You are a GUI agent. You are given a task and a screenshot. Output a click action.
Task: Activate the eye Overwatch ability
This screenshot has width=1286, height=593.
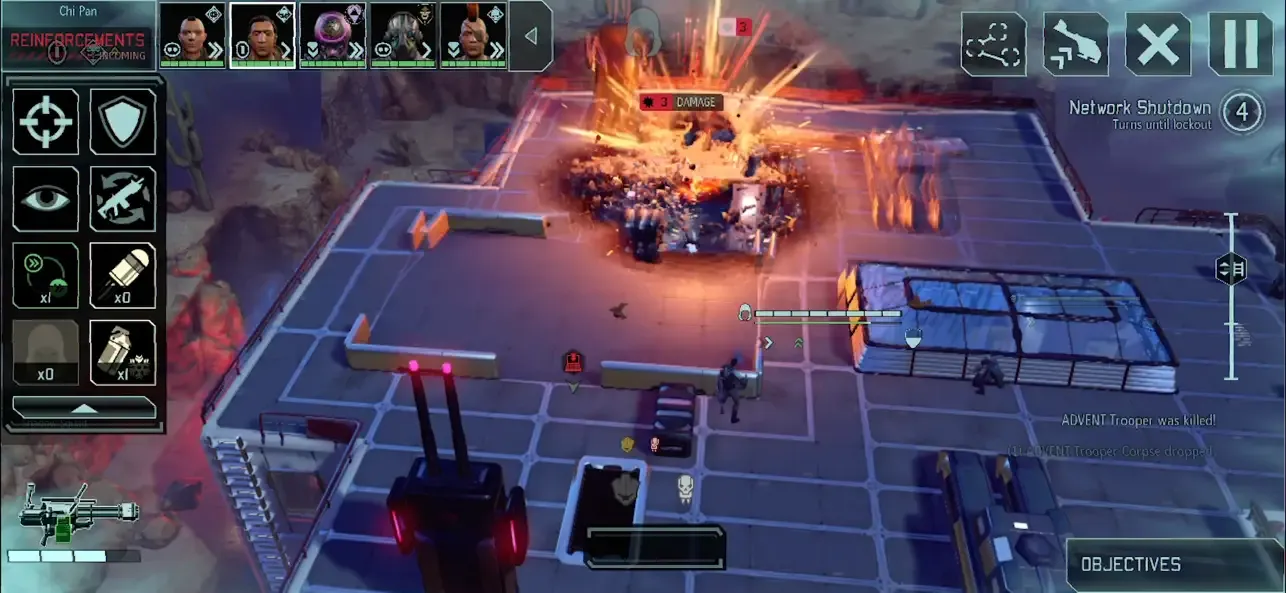[46, 199]
